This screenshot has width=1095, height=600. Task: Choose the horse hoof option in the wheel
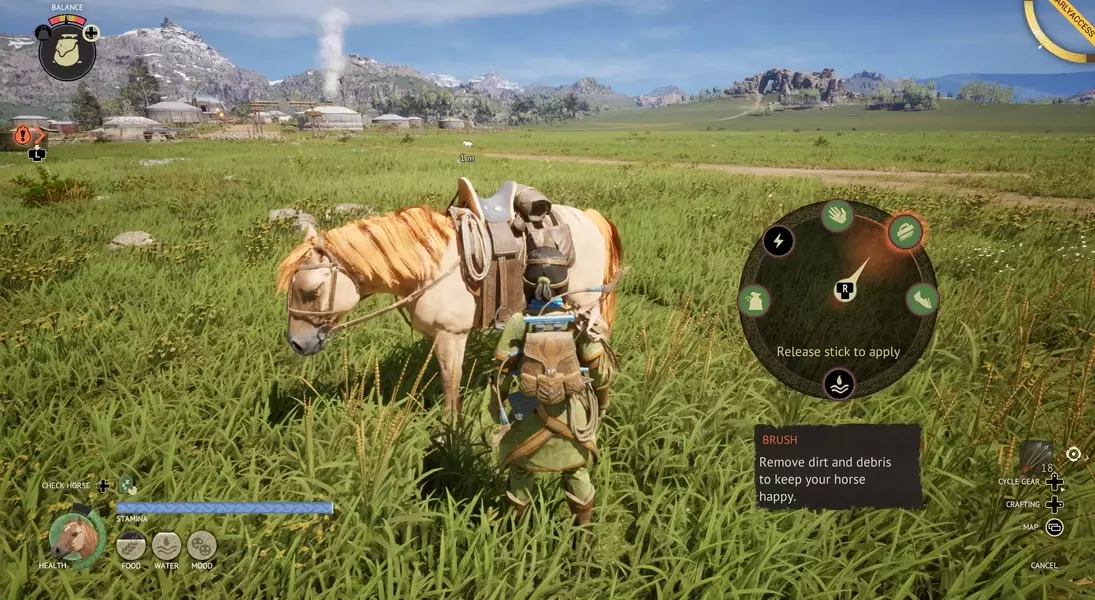point(922,299)
